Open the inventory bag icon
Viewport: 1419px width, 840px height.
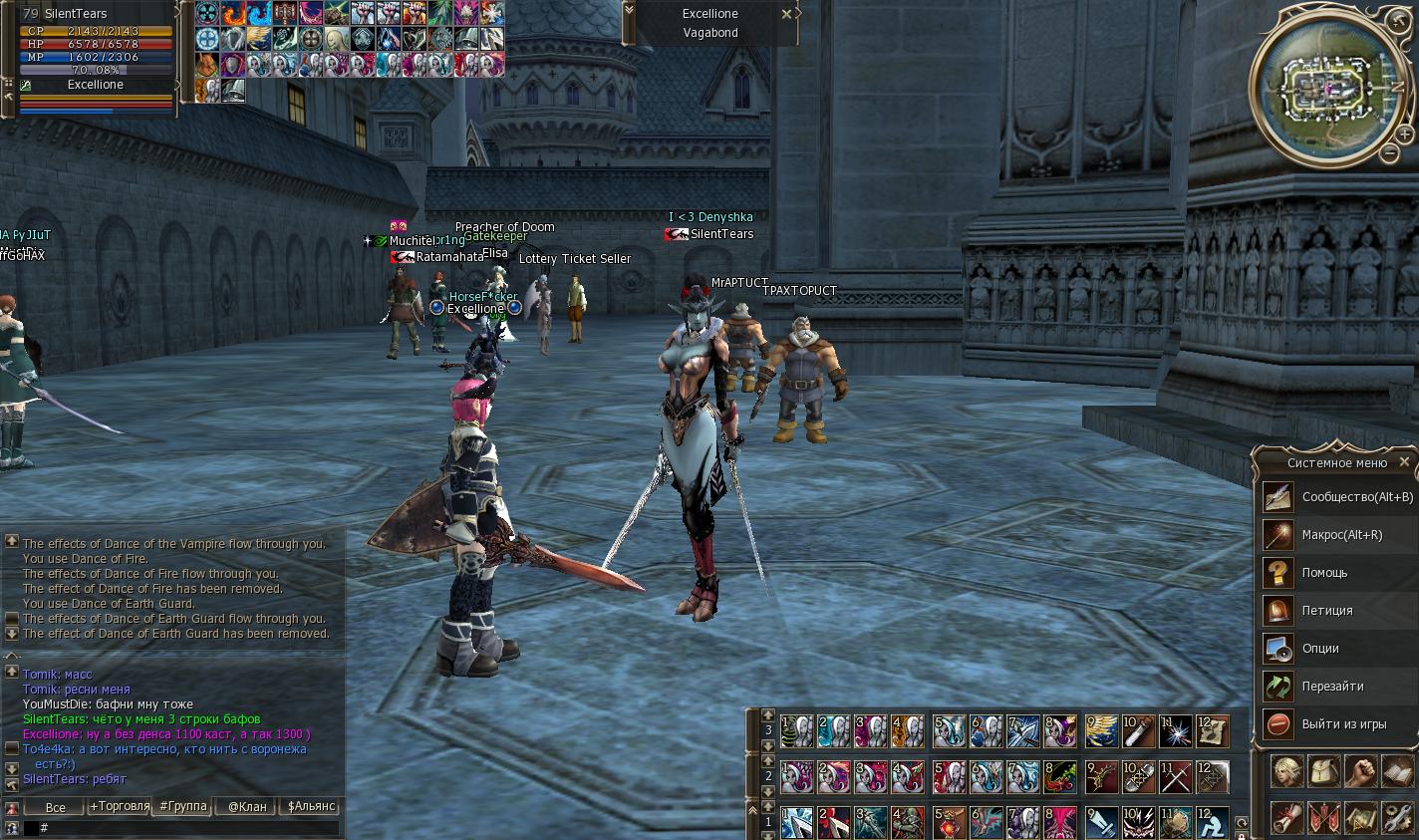(x=1322, y=772)
